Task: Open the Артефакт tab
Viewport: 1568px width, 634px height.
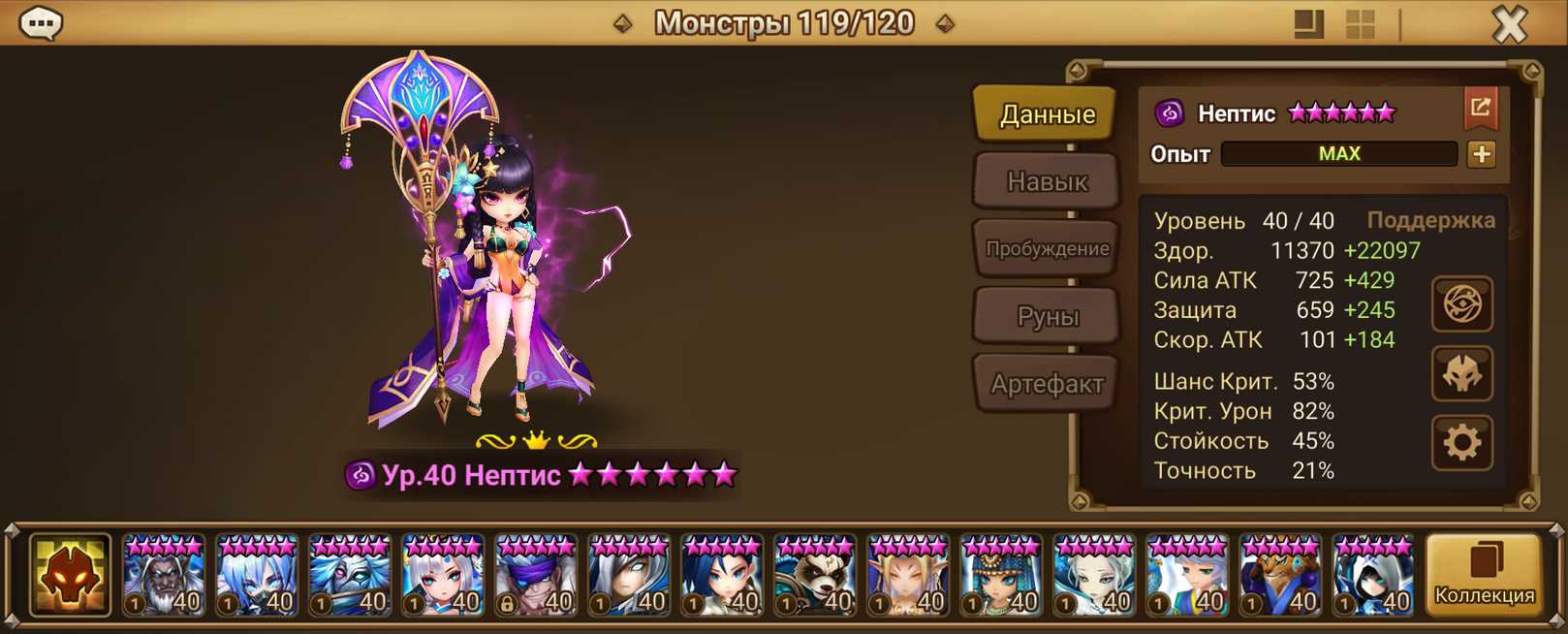Action: pyautogui.click(x=1047, y=384)
